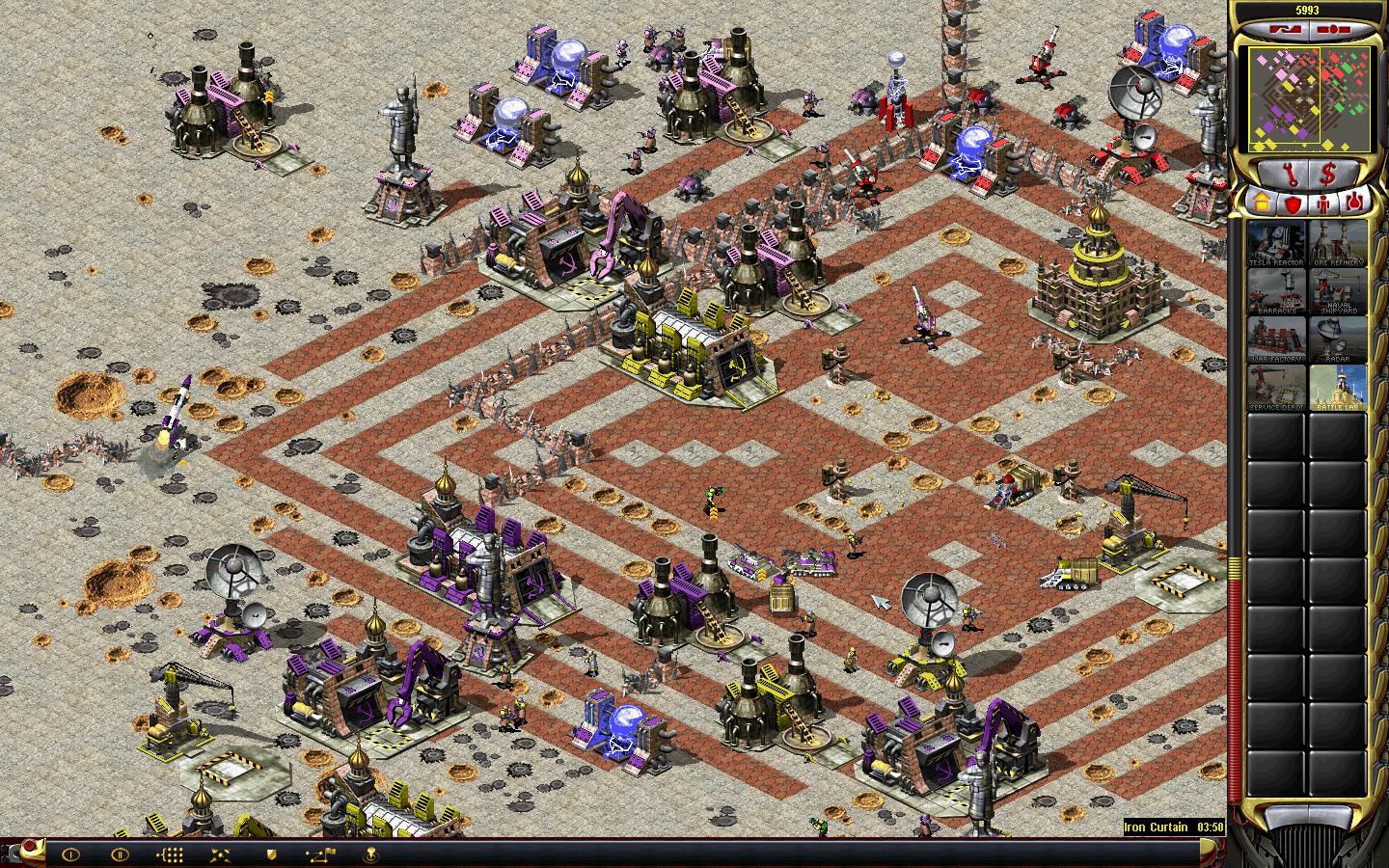Screen dimensions: 1389x868
Task: Select team one on the command bar
Action: pos(70,854)
